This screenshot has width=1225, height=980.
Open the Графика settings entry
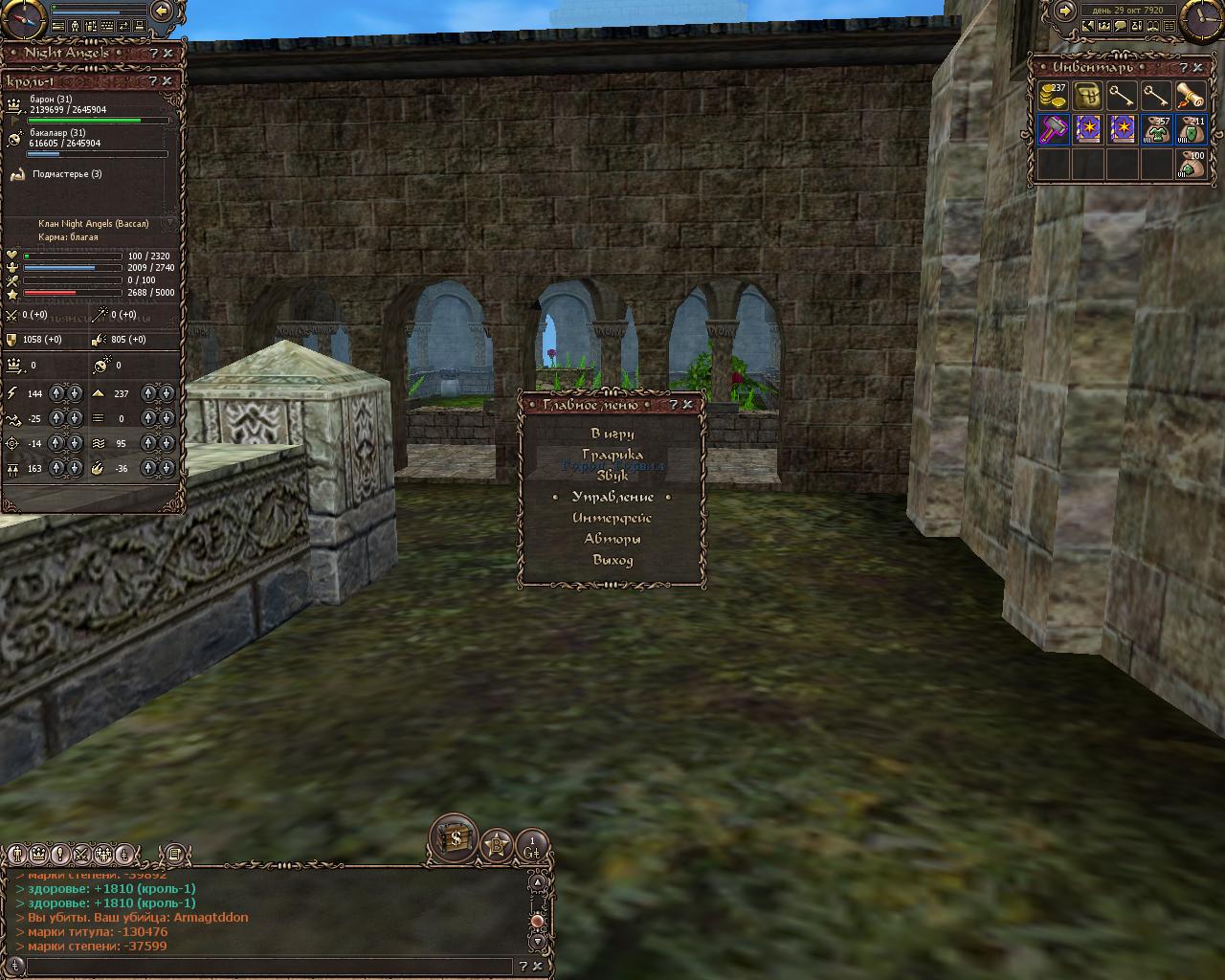pyautogui.click(x=612, y=455)
